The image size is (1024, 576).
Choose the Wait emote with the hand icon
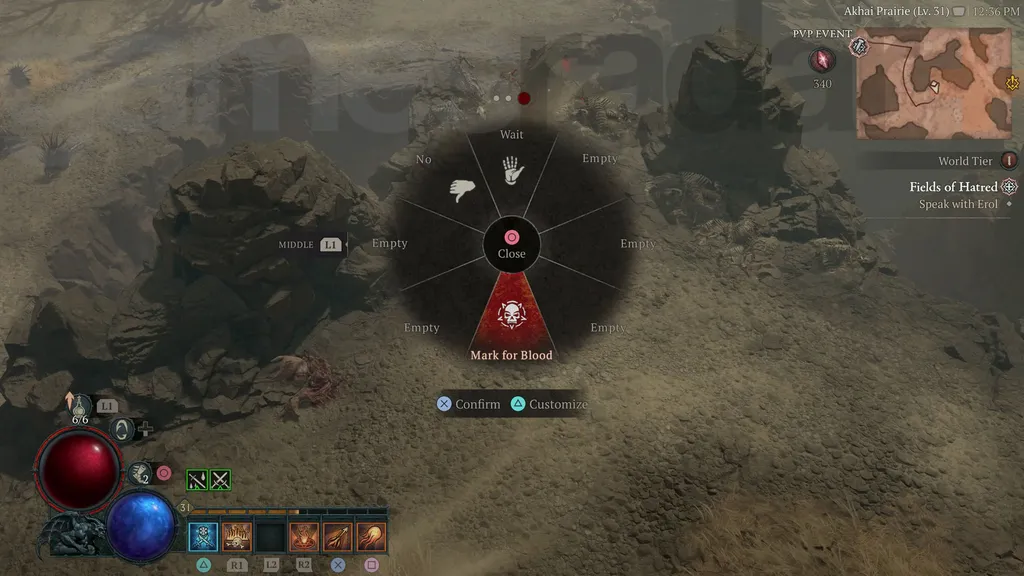pos(513,170)
